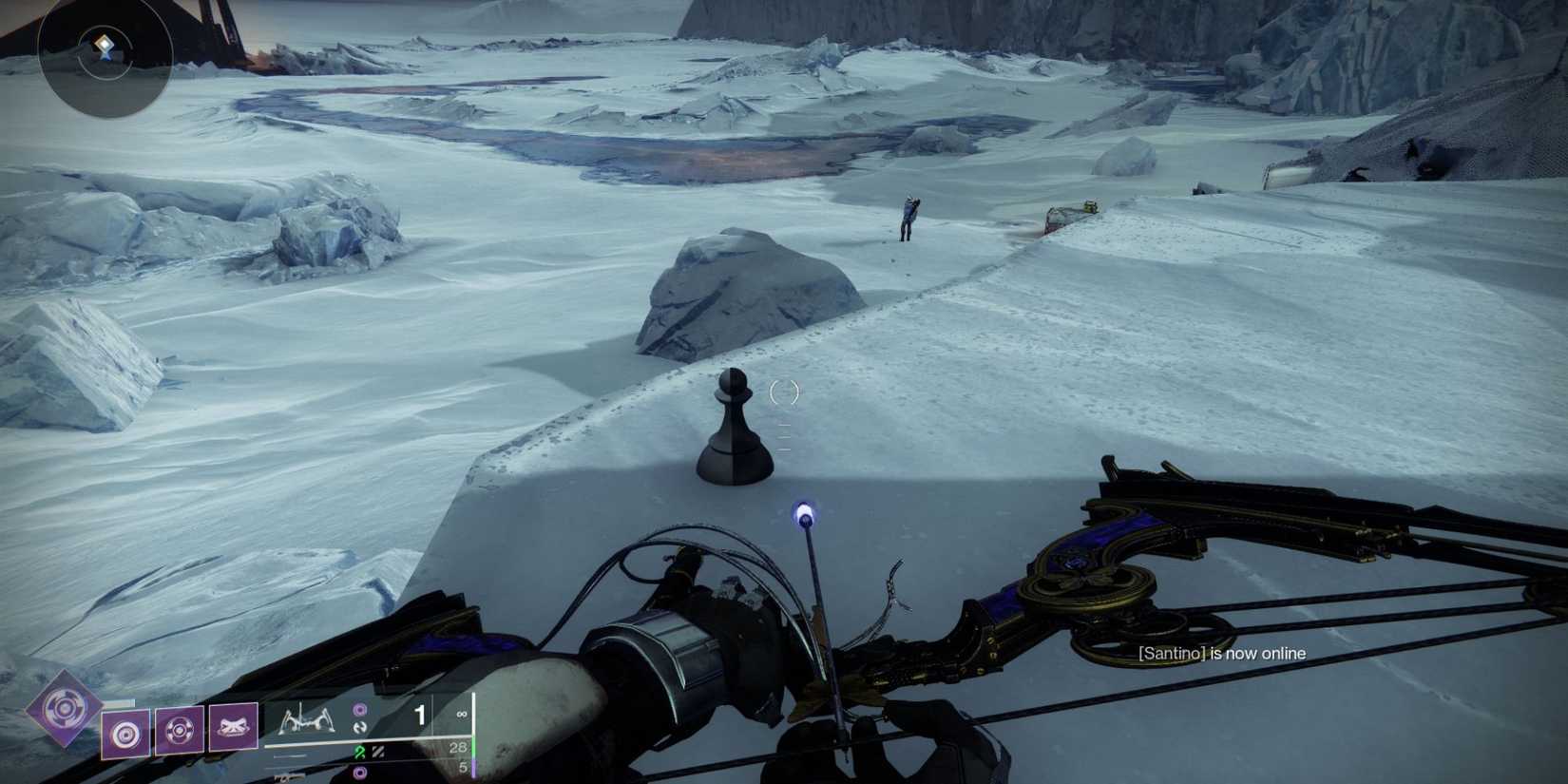The width and height of the screenshot is (1568, 784).
Task: Click the bow weapon silhouette icon
Action: (308, 719)
